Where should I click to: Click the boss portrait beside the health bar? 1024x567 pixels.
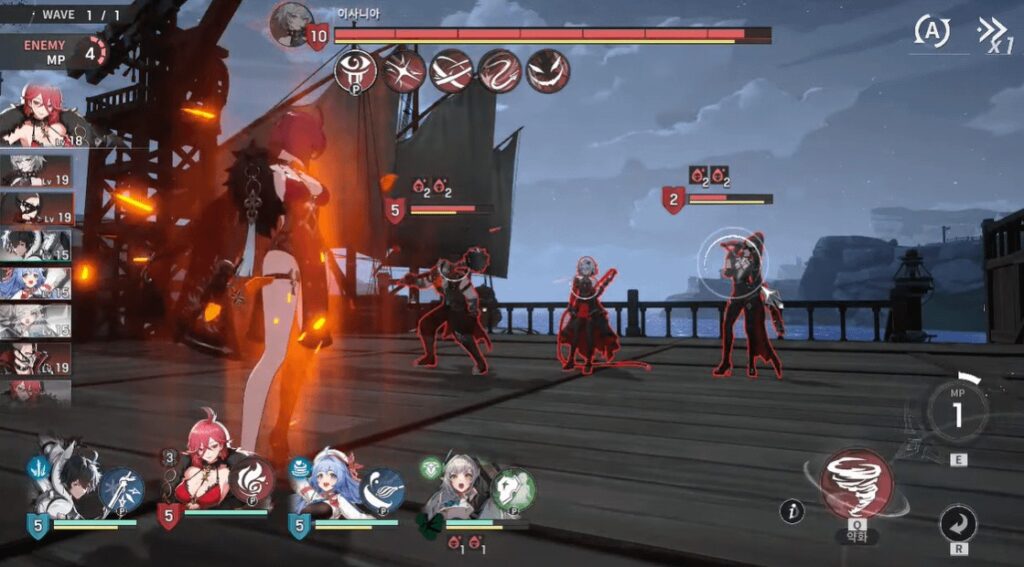[291, 23]
